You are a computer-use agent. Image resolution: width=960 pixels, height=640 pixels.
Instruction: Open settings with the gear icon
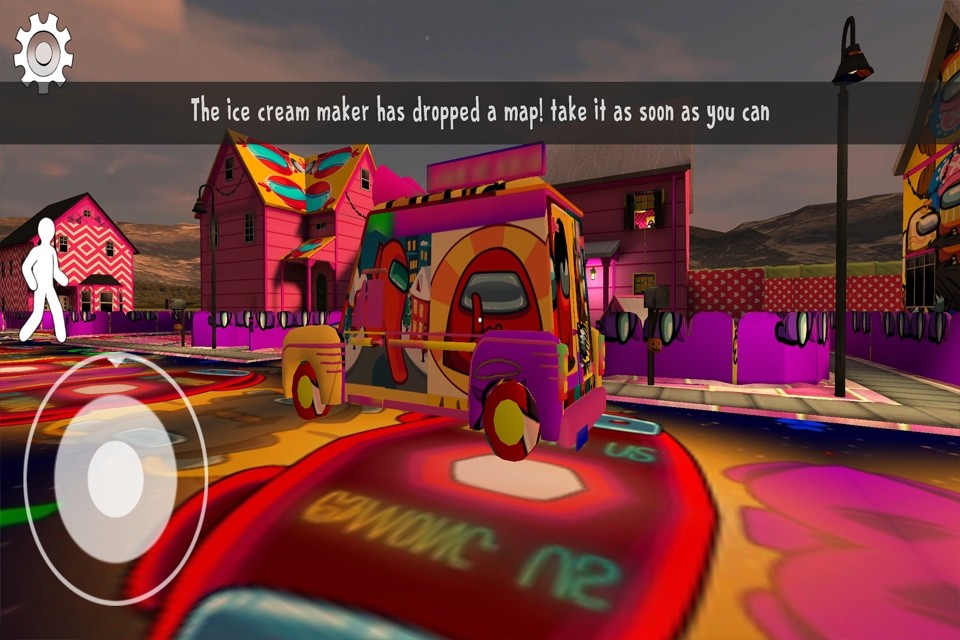tap(43, 52)
